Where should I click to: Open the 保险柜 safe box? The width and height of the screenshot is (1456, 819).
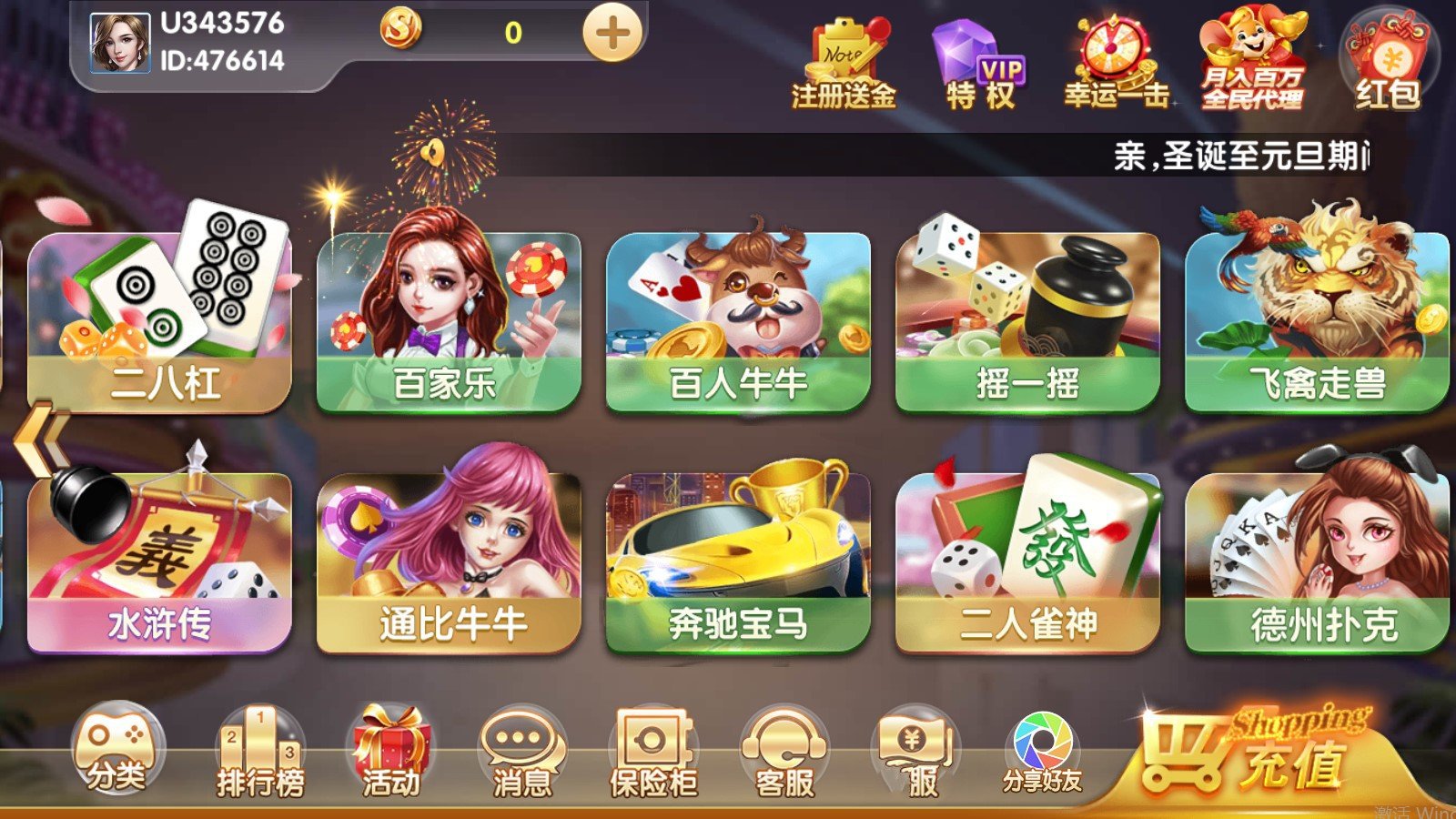click(x=652, y=753)
